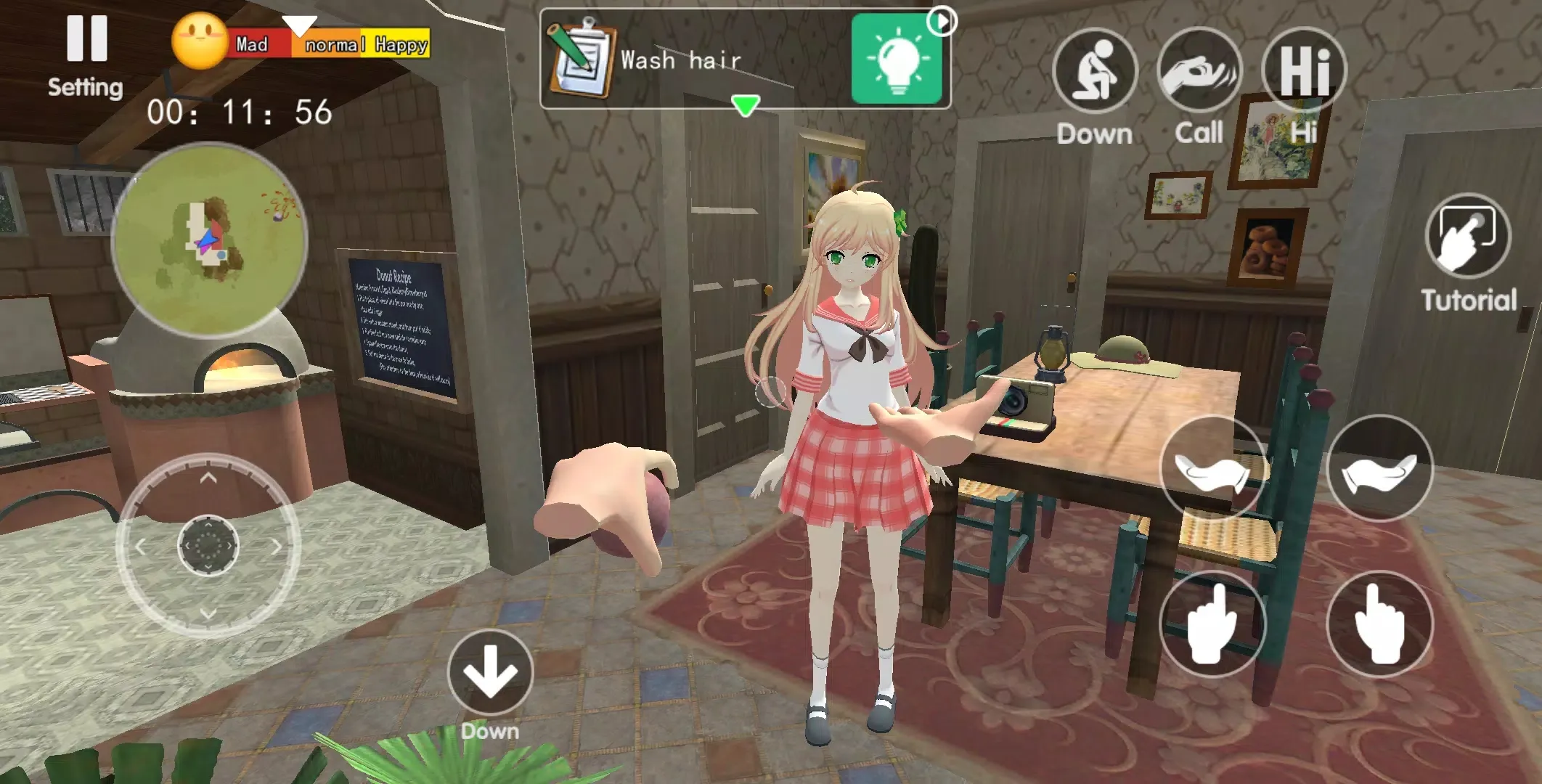Image resolution: width=1542 pixels, height=784 pixels.
Task: Tap the left-hand grab button
Action: pyautogui.click(x=1212, y=470)
